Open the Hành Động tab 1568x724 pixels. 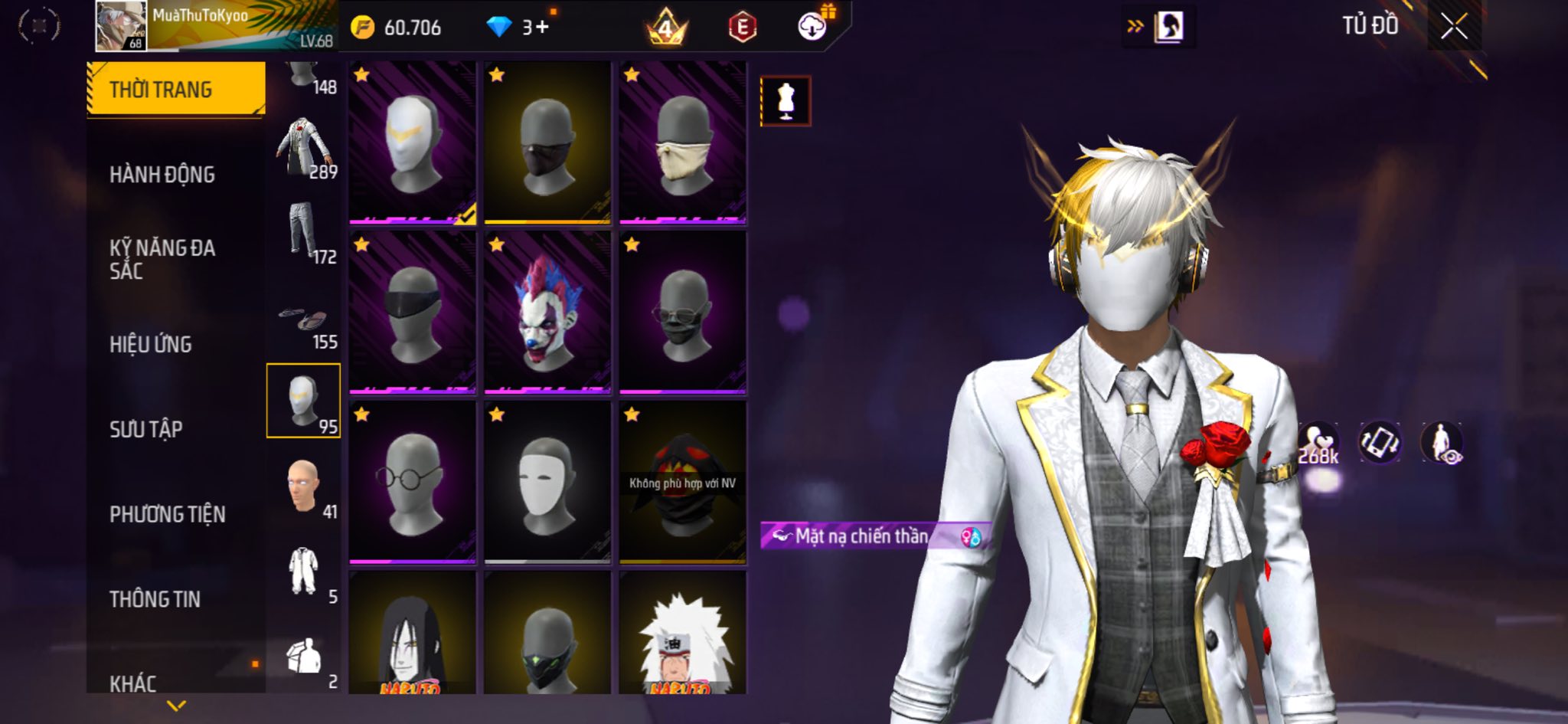click(162, 175)
